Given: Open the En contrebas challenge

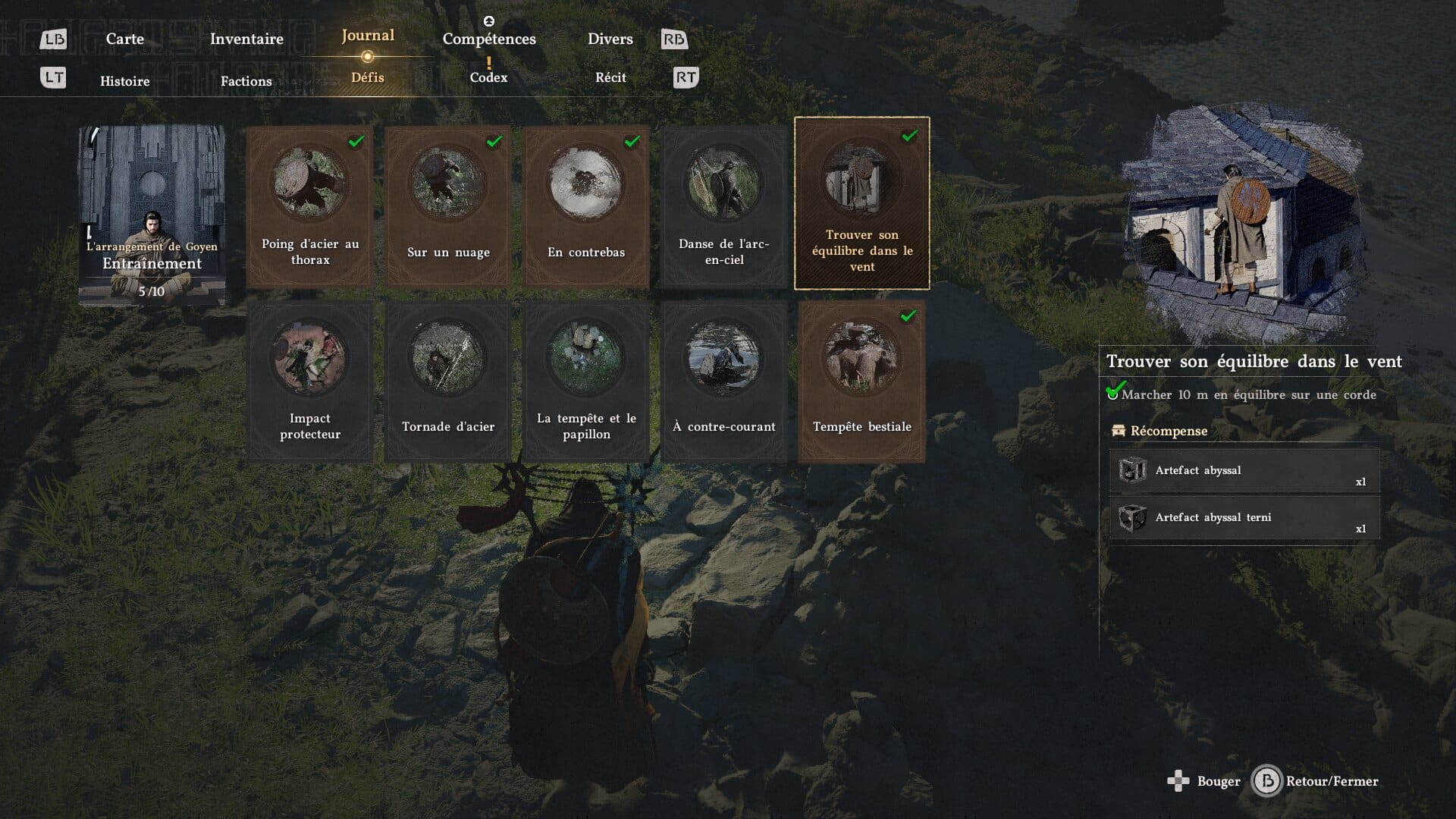Looking at the screenshot, I should coord(586,206).
